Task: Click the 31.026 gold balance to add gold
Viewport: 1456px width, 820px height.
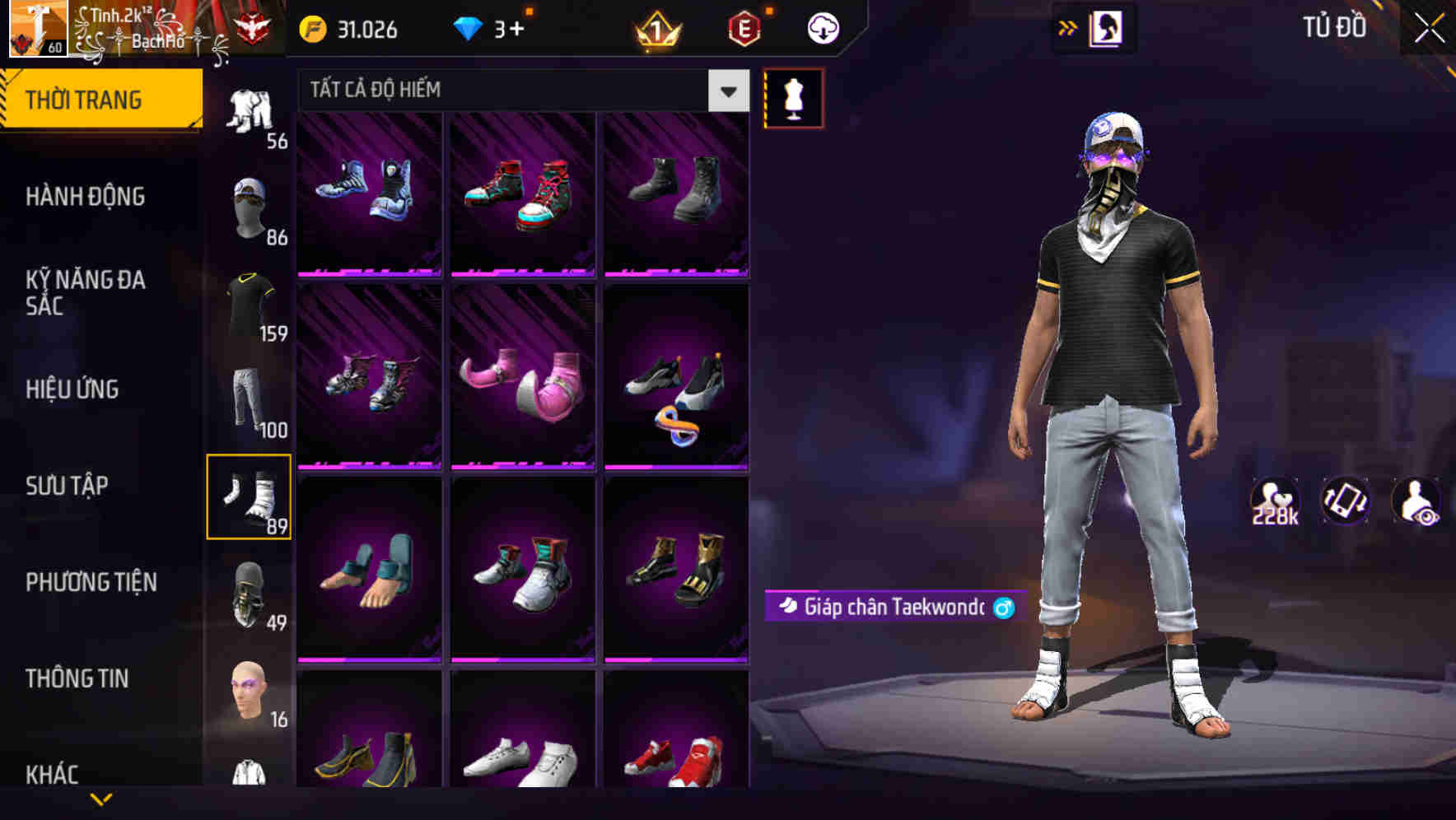Action: click(x=349, y=29)
